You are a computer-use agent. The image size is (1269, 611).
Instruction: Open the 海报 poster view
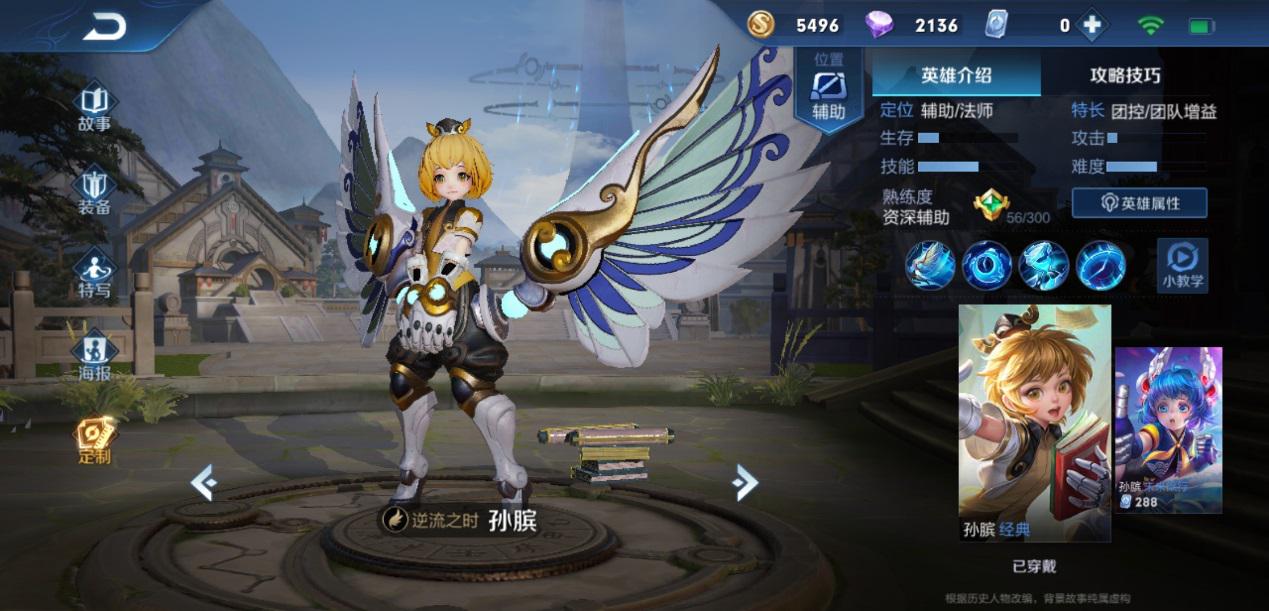pos(94,357)
